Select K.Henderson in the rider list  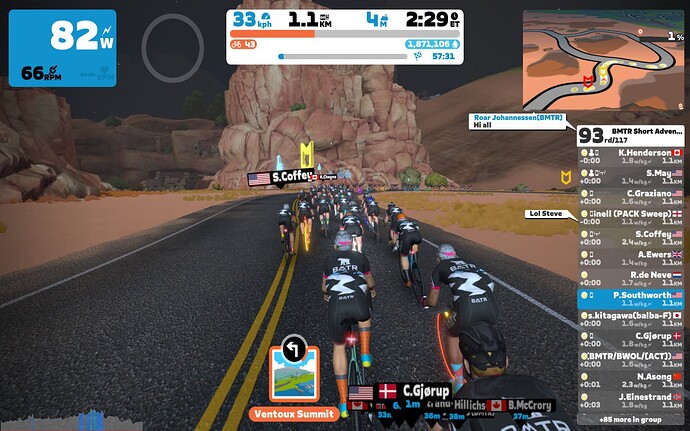coord(630,155)
